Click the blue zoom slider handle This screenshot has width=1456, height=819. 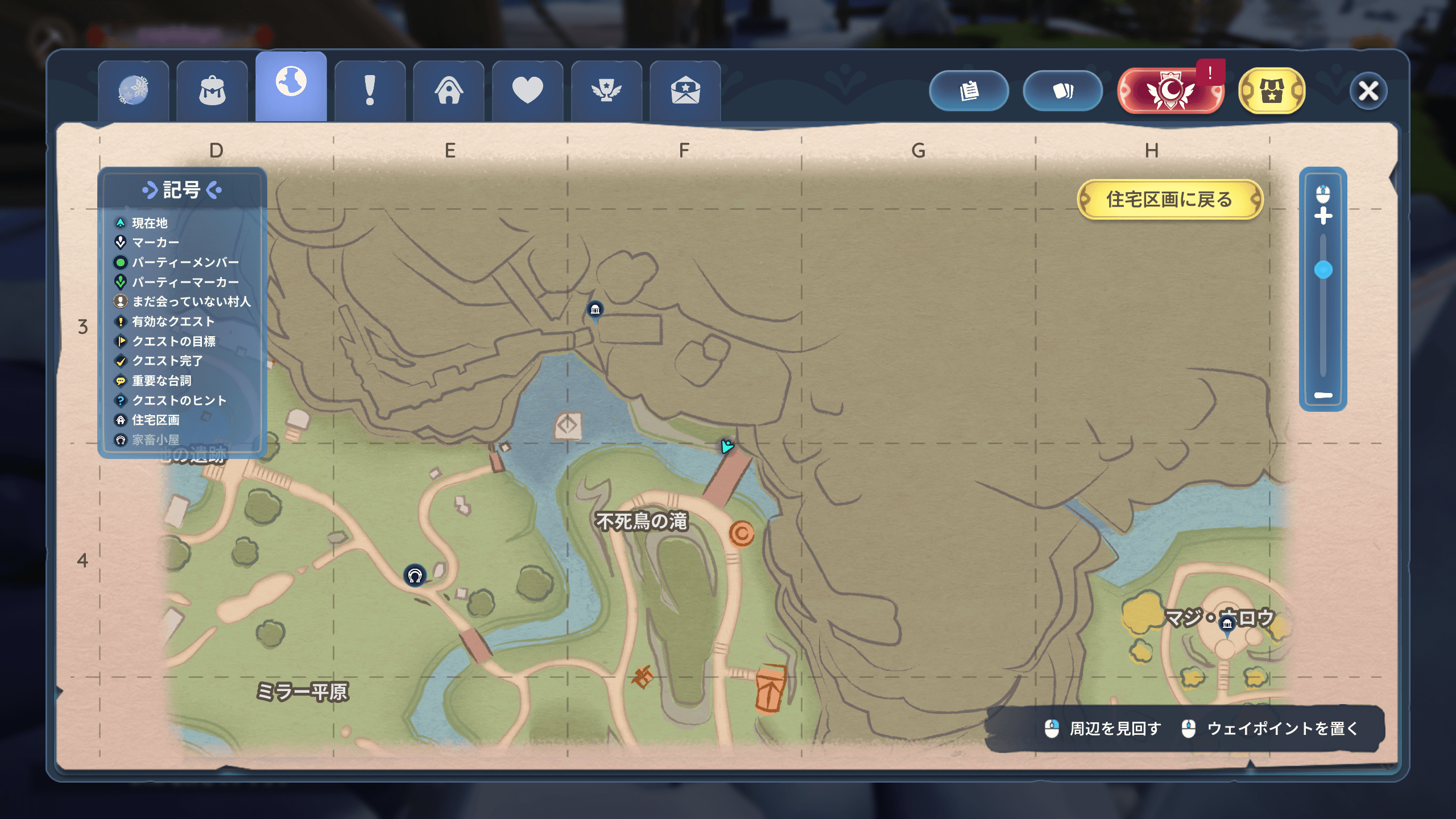tap(1323, 270)
